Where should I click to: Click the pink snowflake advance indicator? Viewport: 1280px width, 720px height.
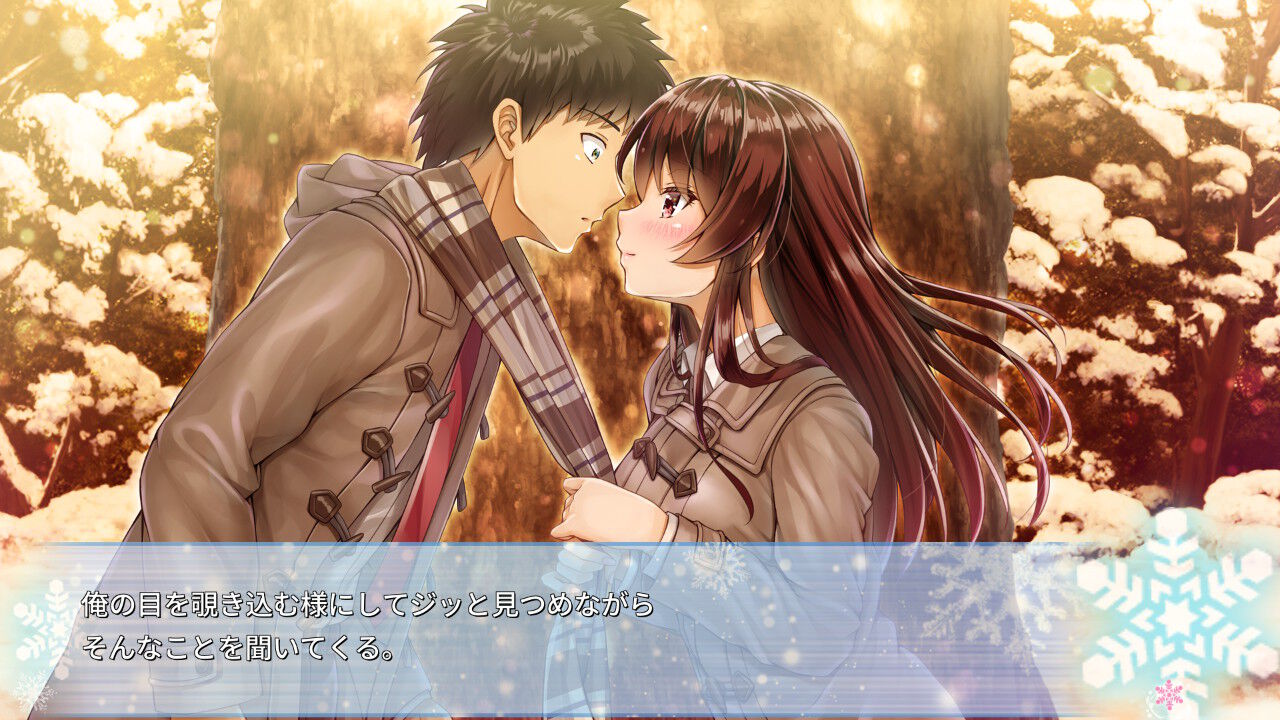(1169, 694)
